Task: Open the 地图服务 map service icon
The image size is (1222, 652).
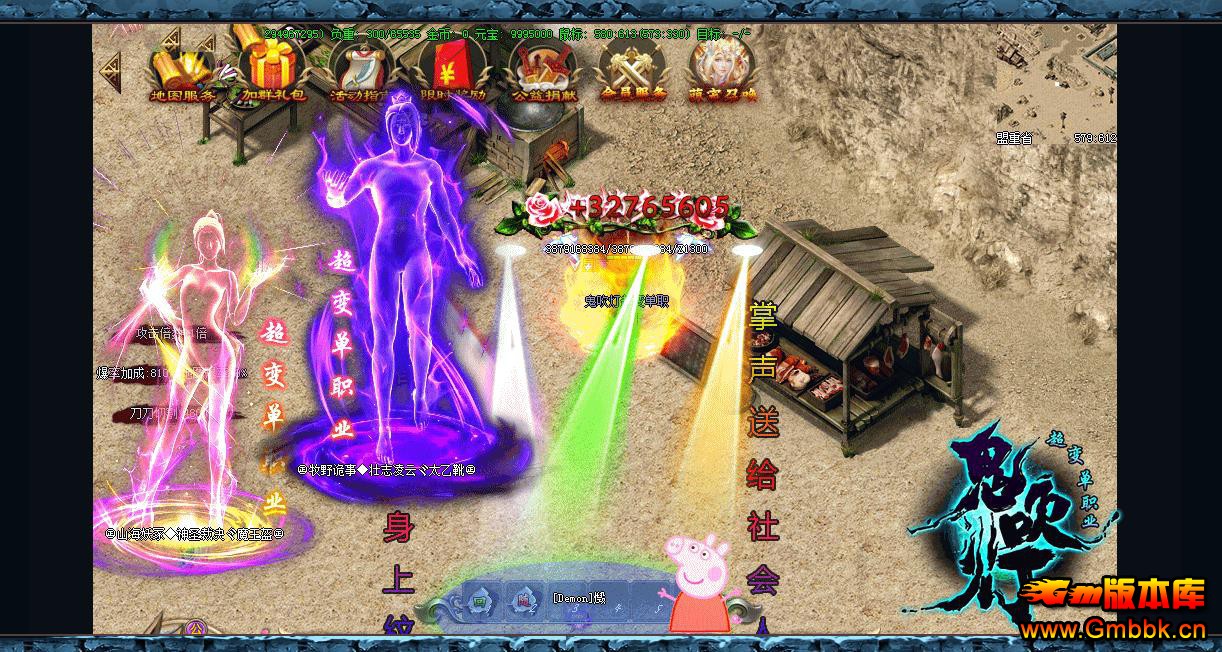Action: 181,70
